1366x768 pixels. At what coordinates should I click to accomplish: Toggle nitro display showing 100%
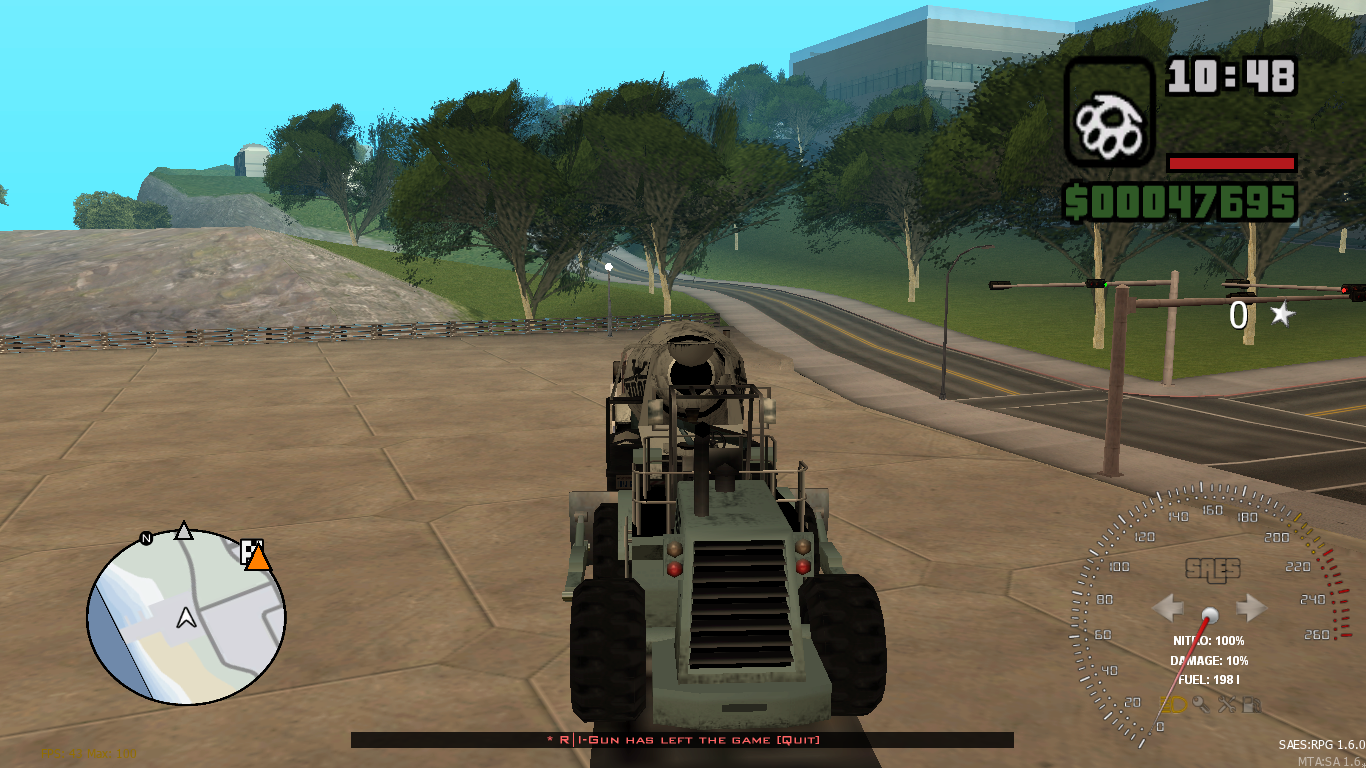click(x=1207, y=639)
